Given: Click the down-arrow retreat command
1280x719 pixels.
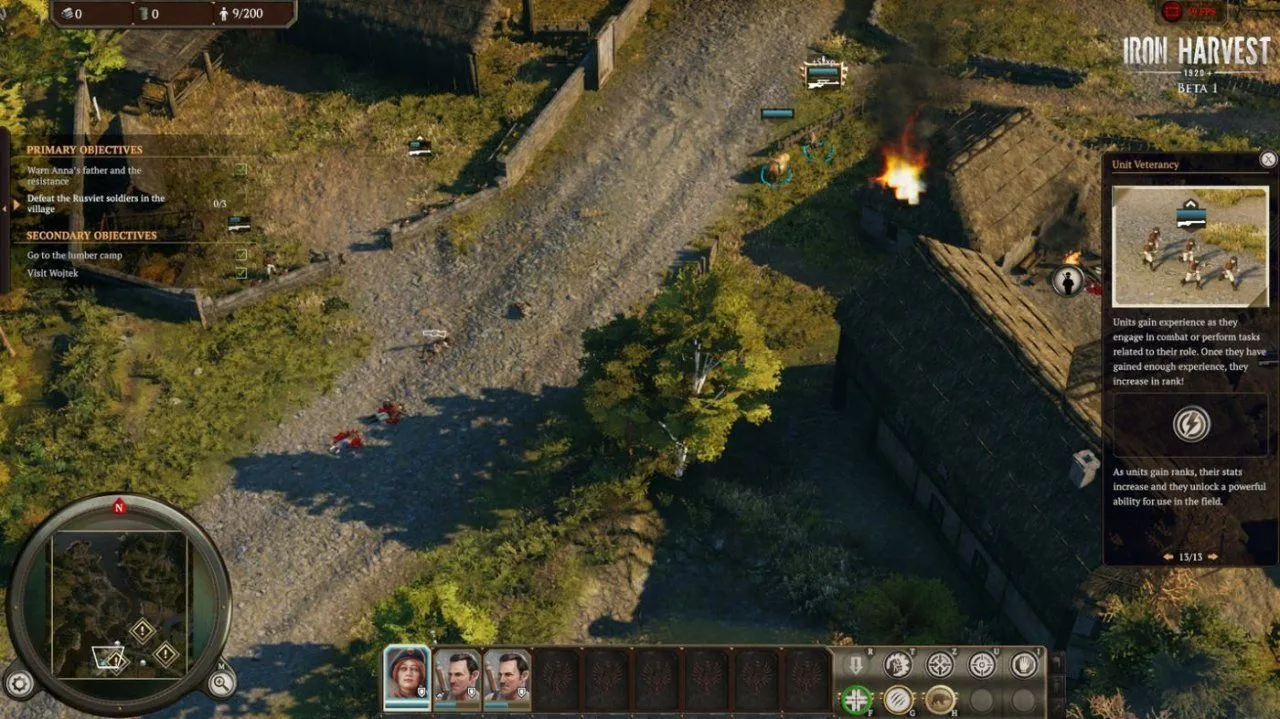Looking at the screenshot, I should click(x=856, y=665).
